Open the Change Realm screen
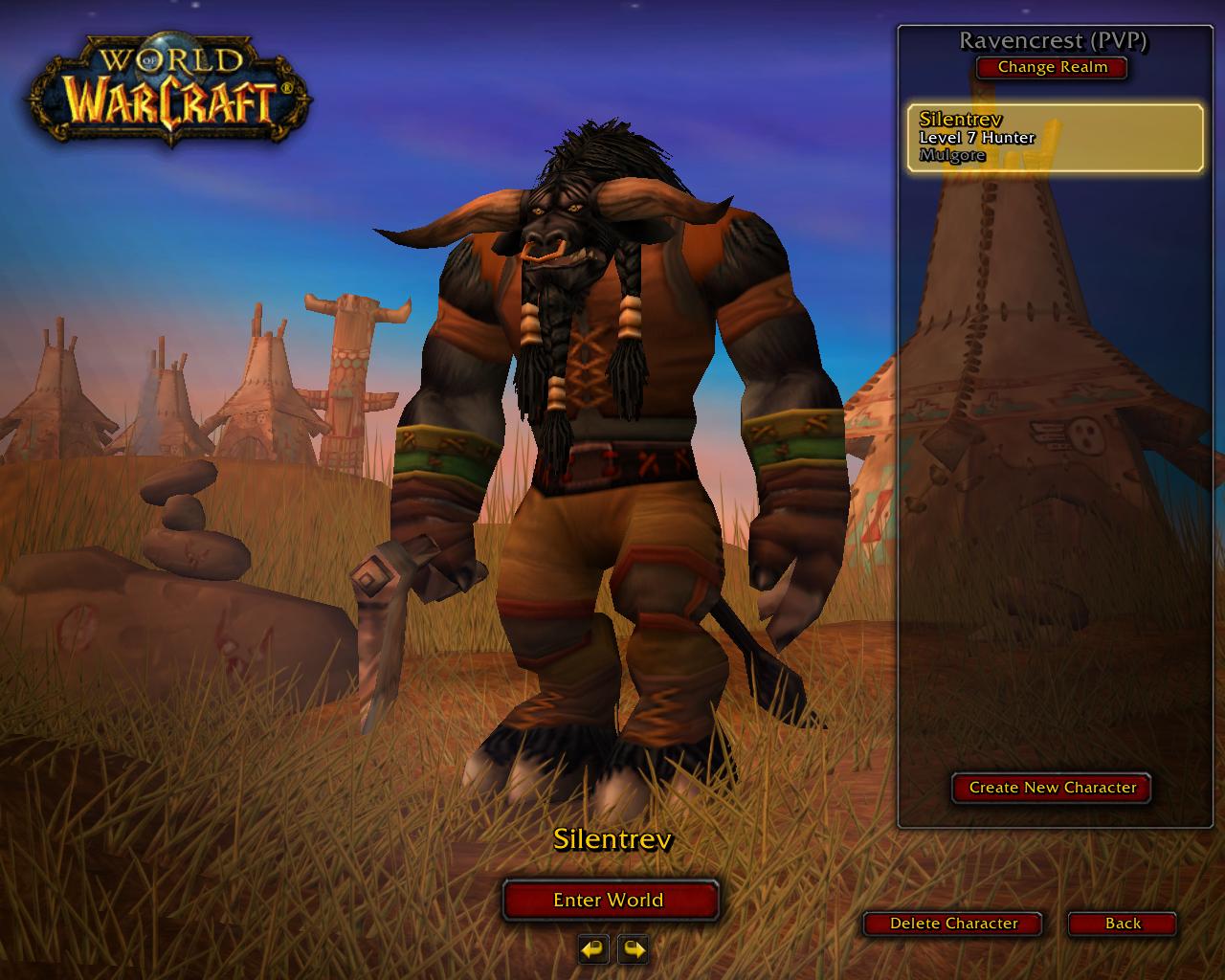Viewport: 1225px width, 980px height. (x=1052, y=67)
